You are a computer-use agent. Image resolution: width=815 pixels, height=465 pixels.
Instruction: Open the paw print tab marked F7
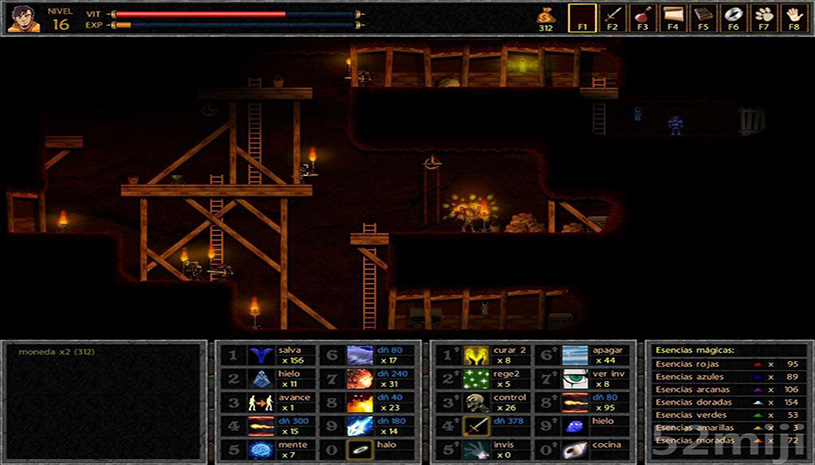764,18
